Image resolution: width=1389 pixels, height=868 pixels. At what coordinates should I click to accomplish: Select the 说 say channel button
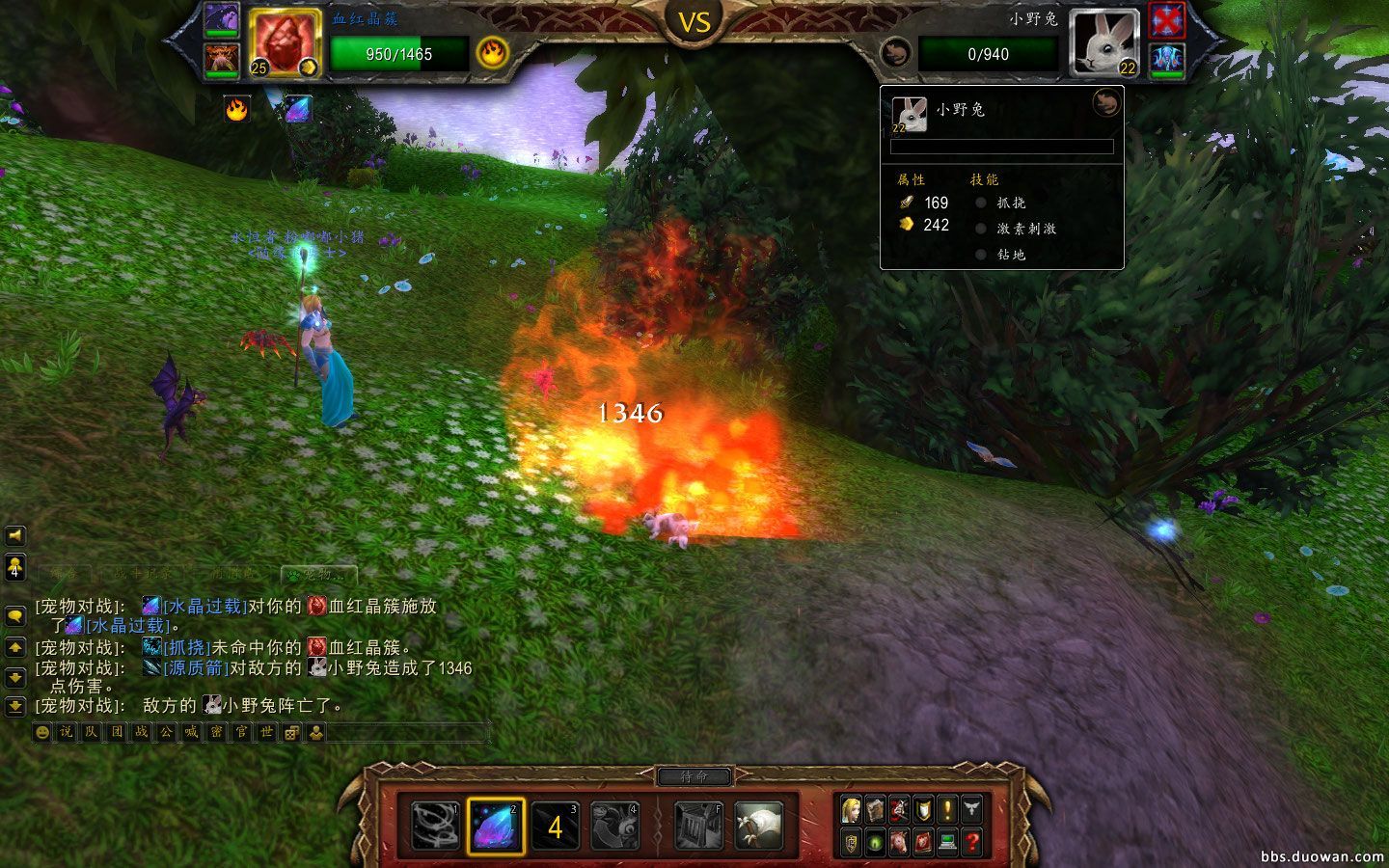66,733
